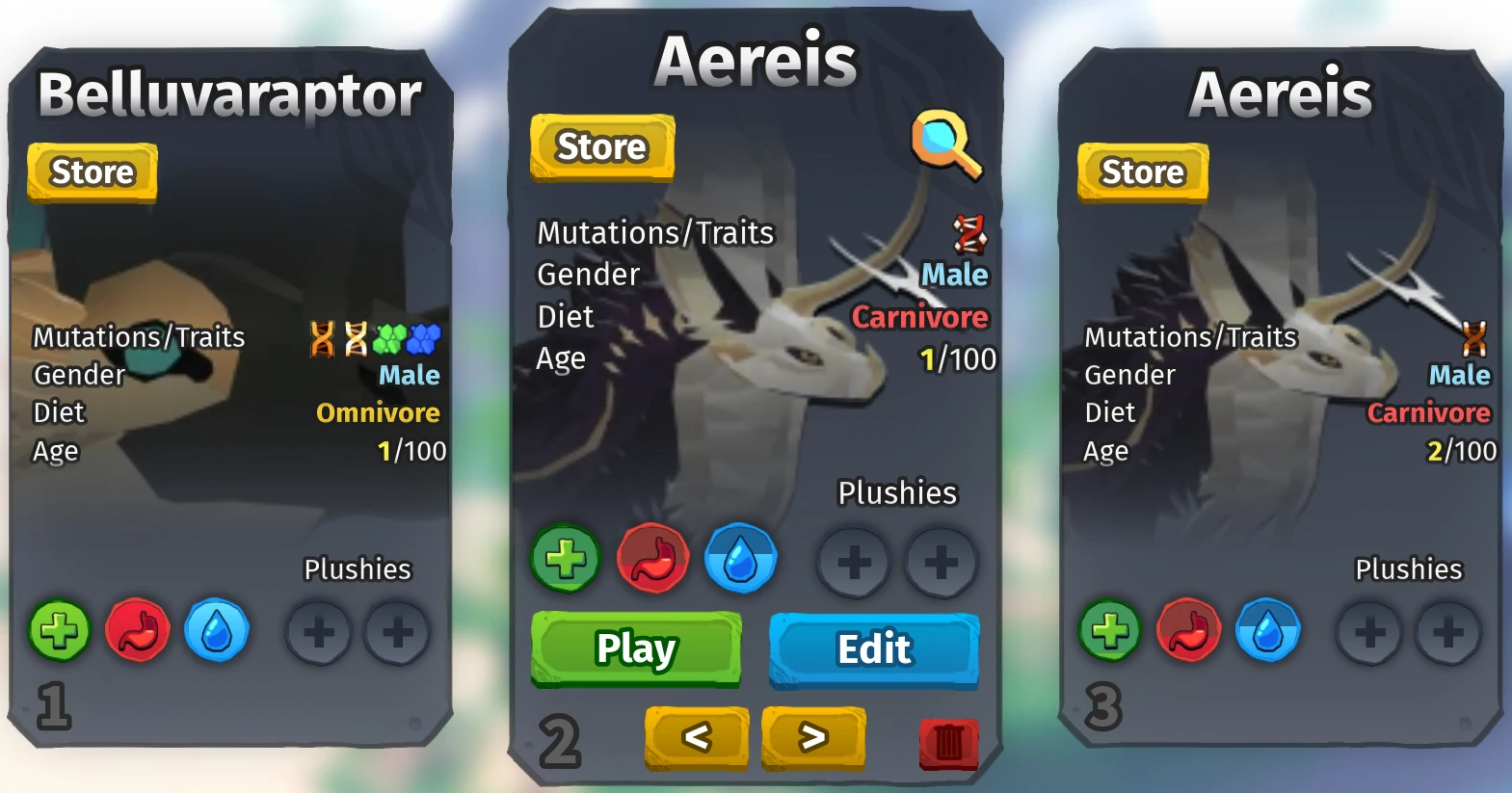Click the left arrow below the Aereis card
1512x793 pixels.
click(696, 737)
